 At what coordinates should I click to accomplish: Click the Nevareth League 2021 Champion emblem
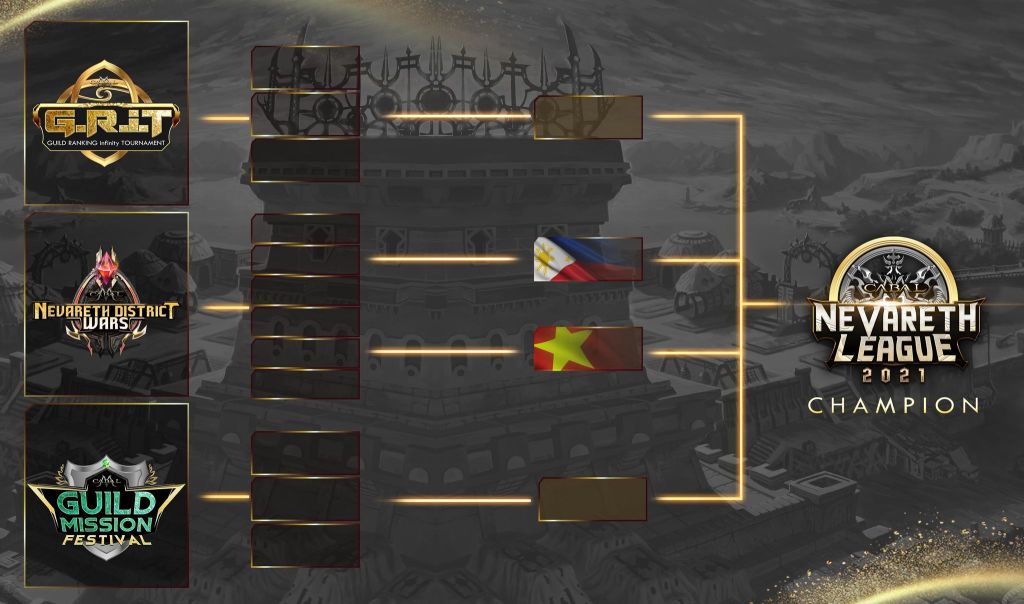pyautogui.click(x=895, y=325)
